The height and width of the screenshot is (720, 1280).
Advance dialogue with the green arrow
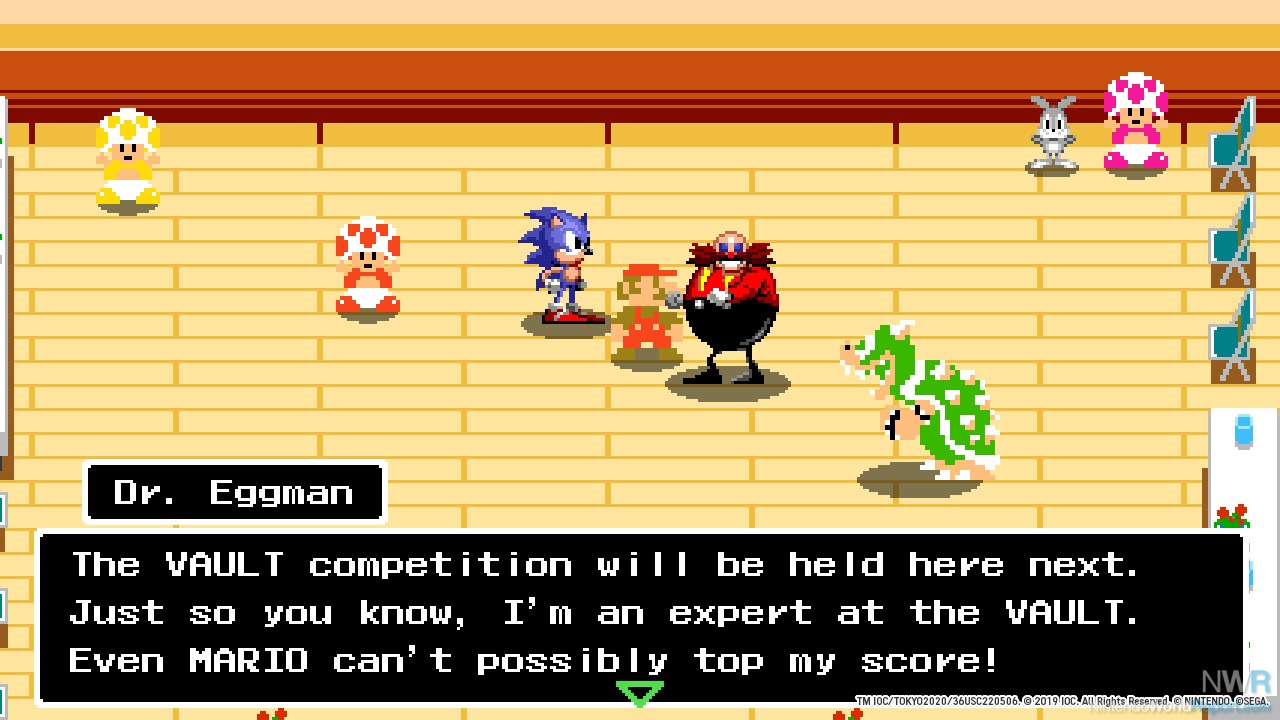639,693
